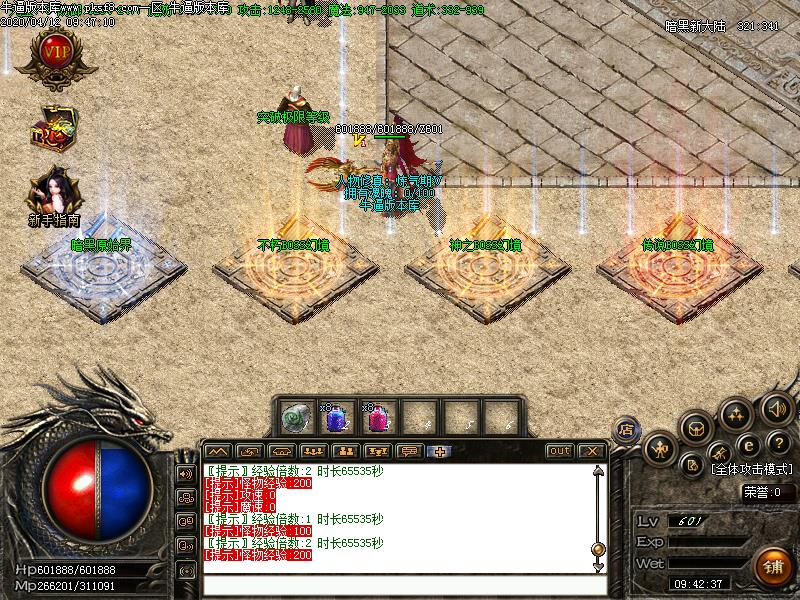Open the 店 shop button

[x=627, y=429]
